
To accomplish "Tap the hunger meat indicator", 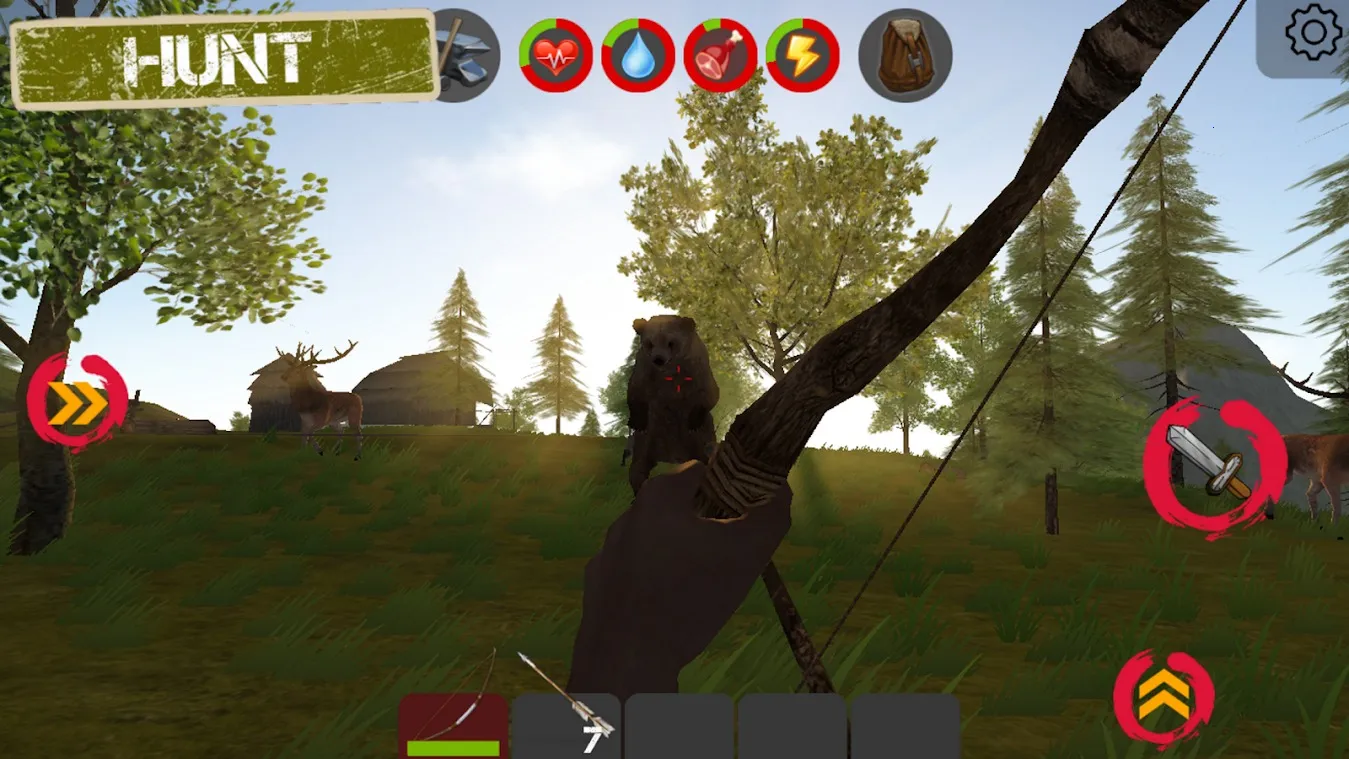I will (720, 55).
